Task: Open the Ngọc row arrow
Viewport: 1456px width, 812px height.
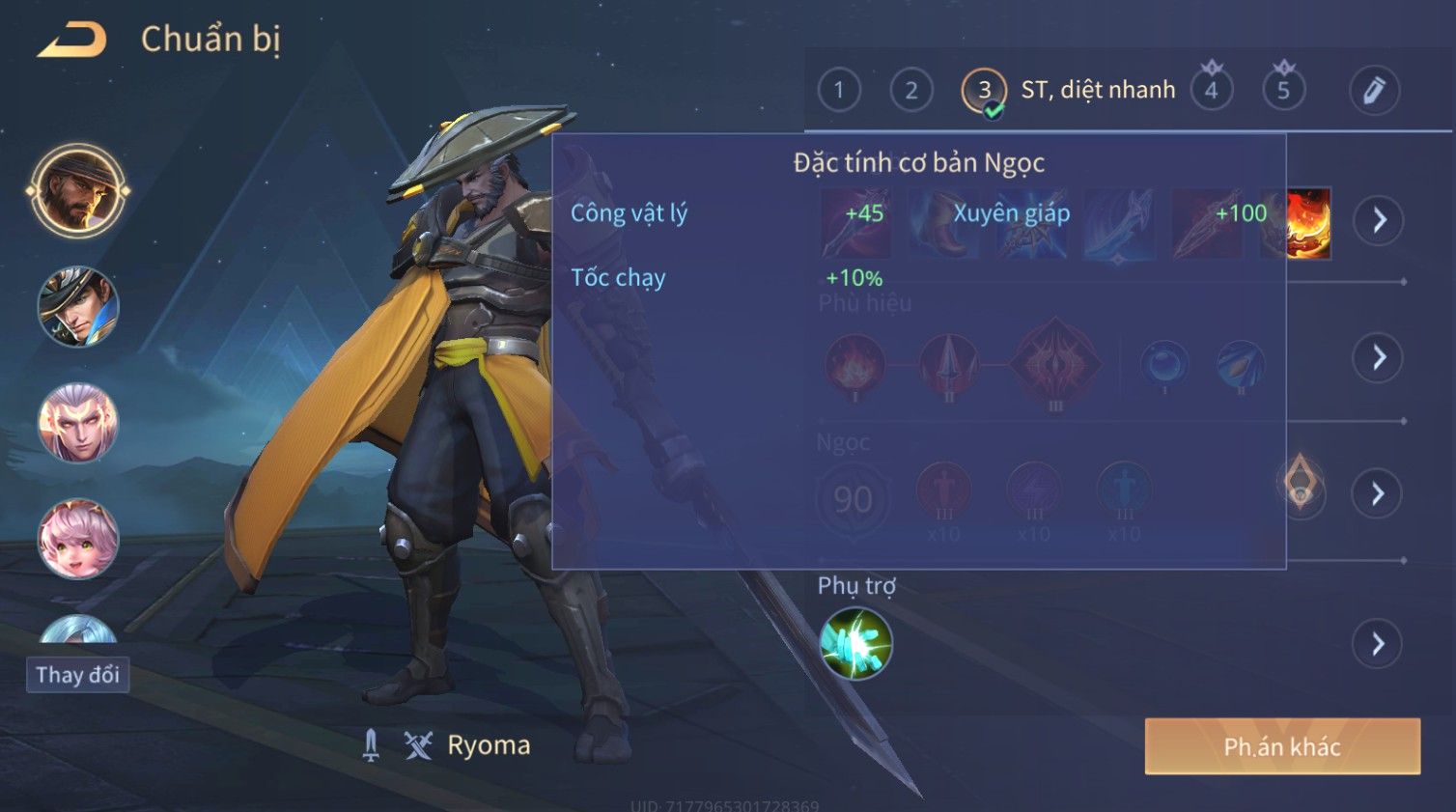Action: coord(1378,494)
